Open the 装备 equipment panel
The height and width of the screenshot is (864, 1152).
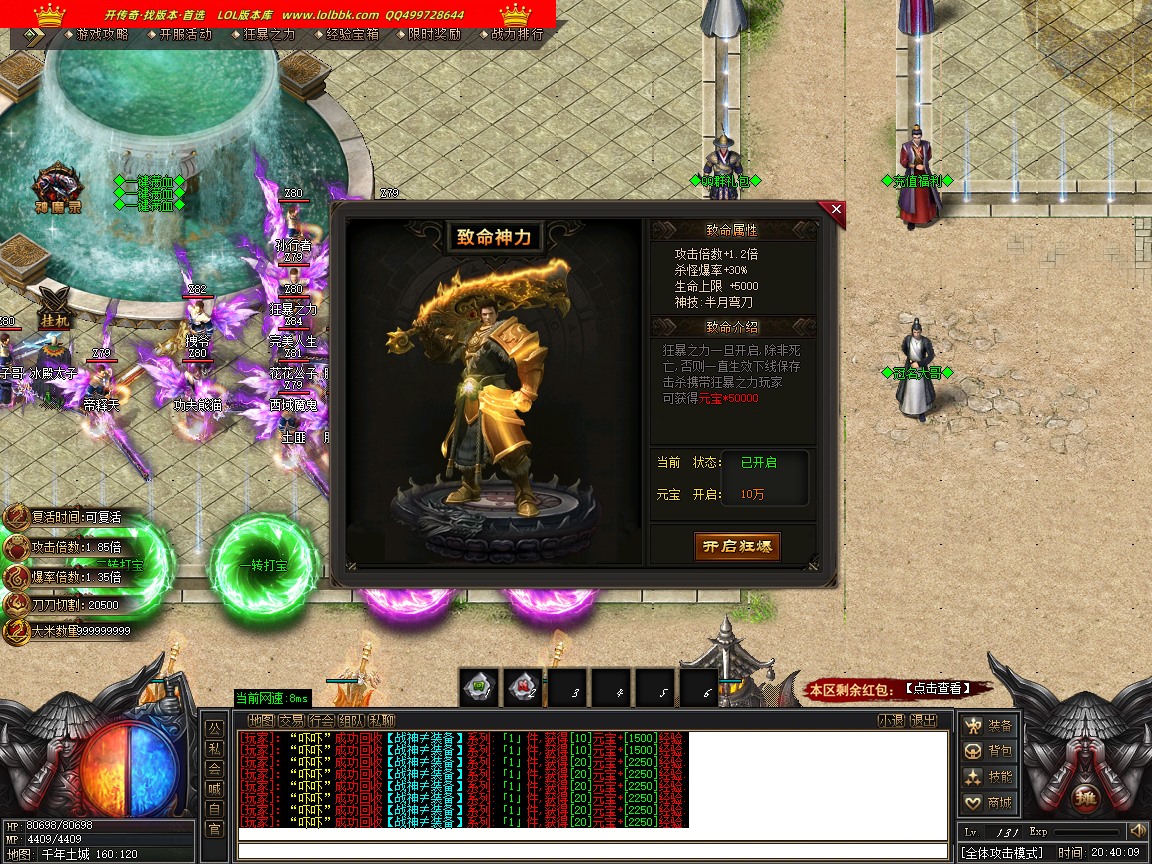point(988,725)
